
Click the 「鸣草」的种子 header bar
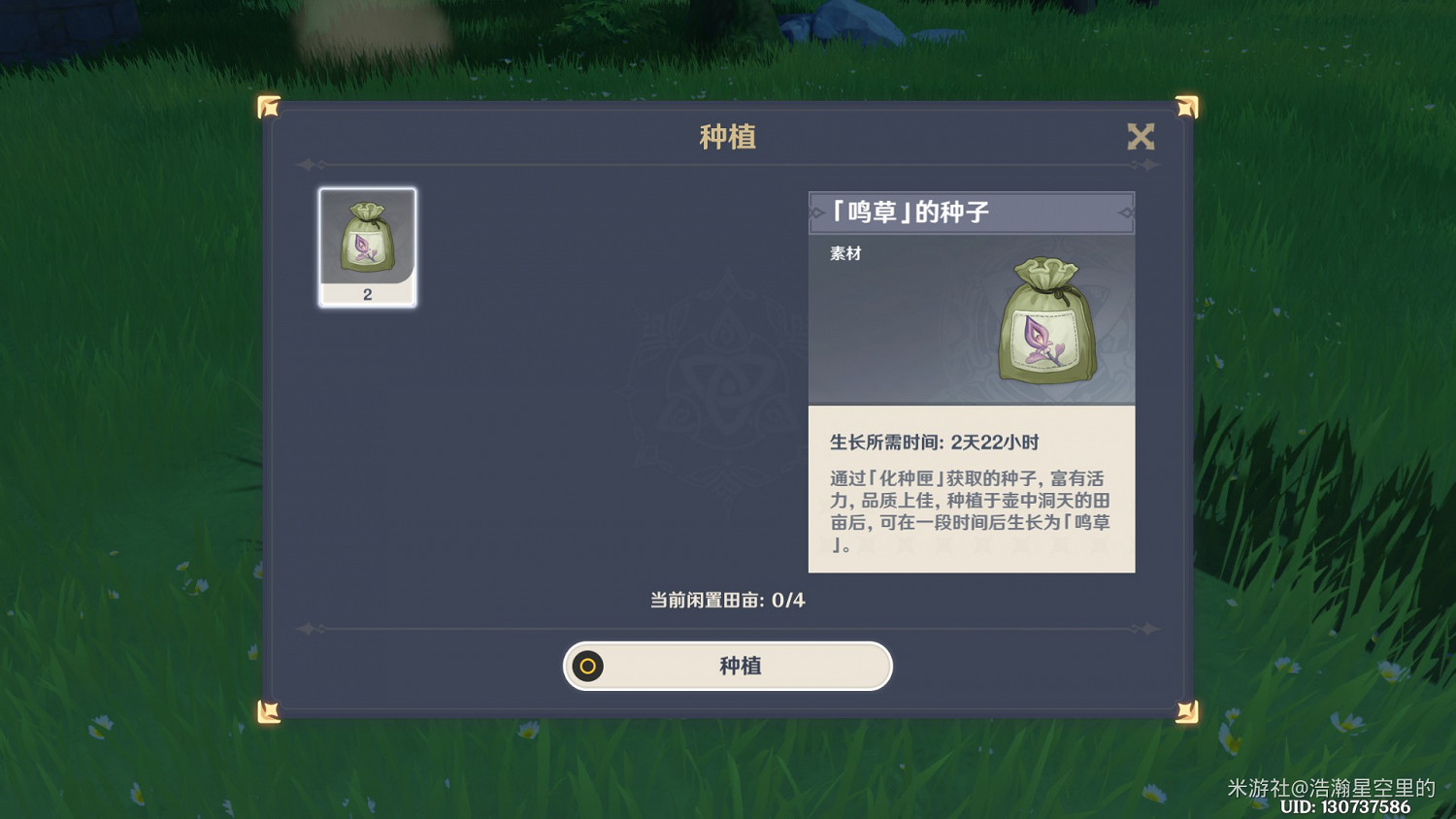[972, 212]
